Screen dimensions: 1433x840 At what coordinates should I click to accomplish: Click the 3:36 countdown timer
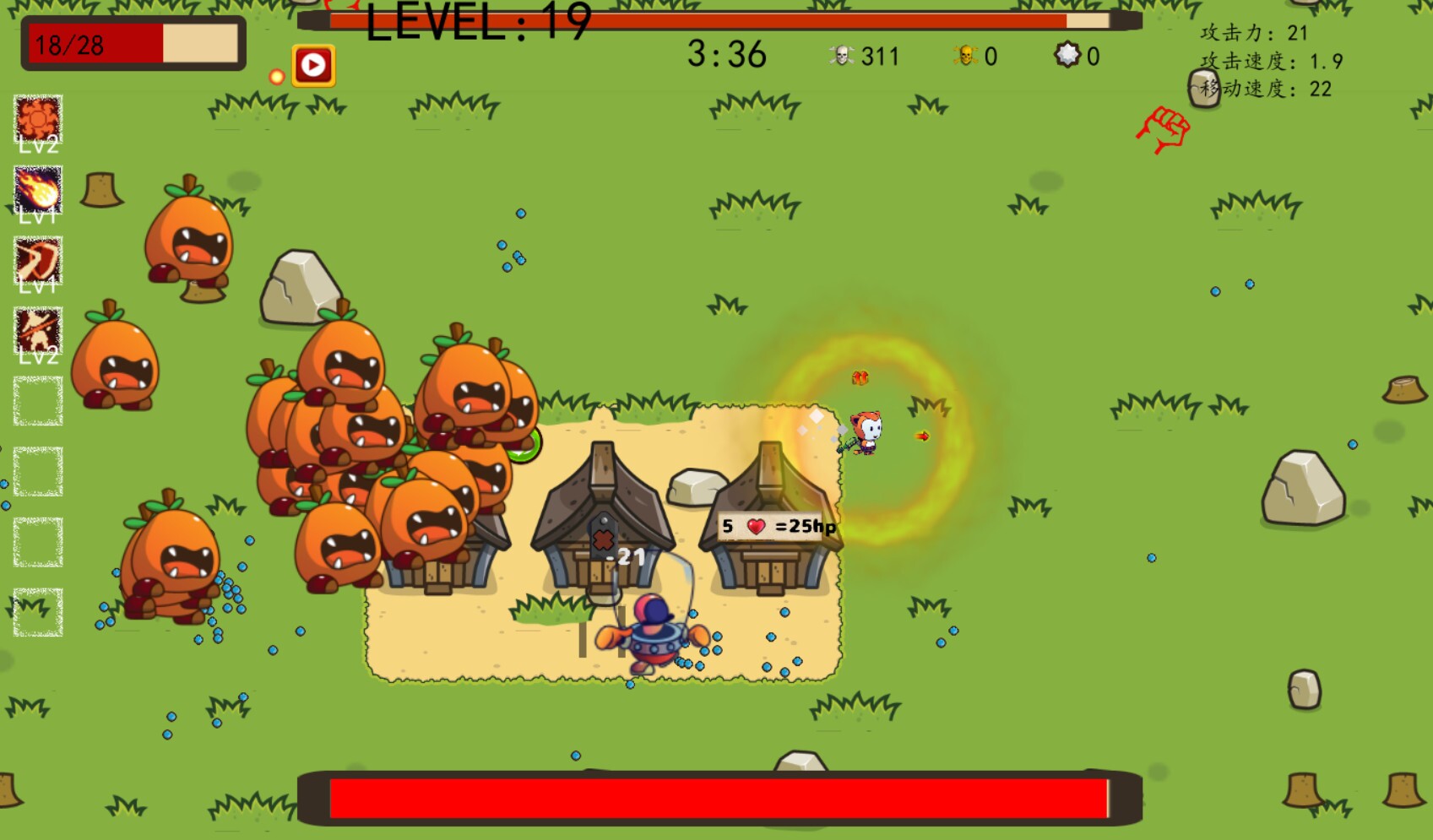click(728, 56)
